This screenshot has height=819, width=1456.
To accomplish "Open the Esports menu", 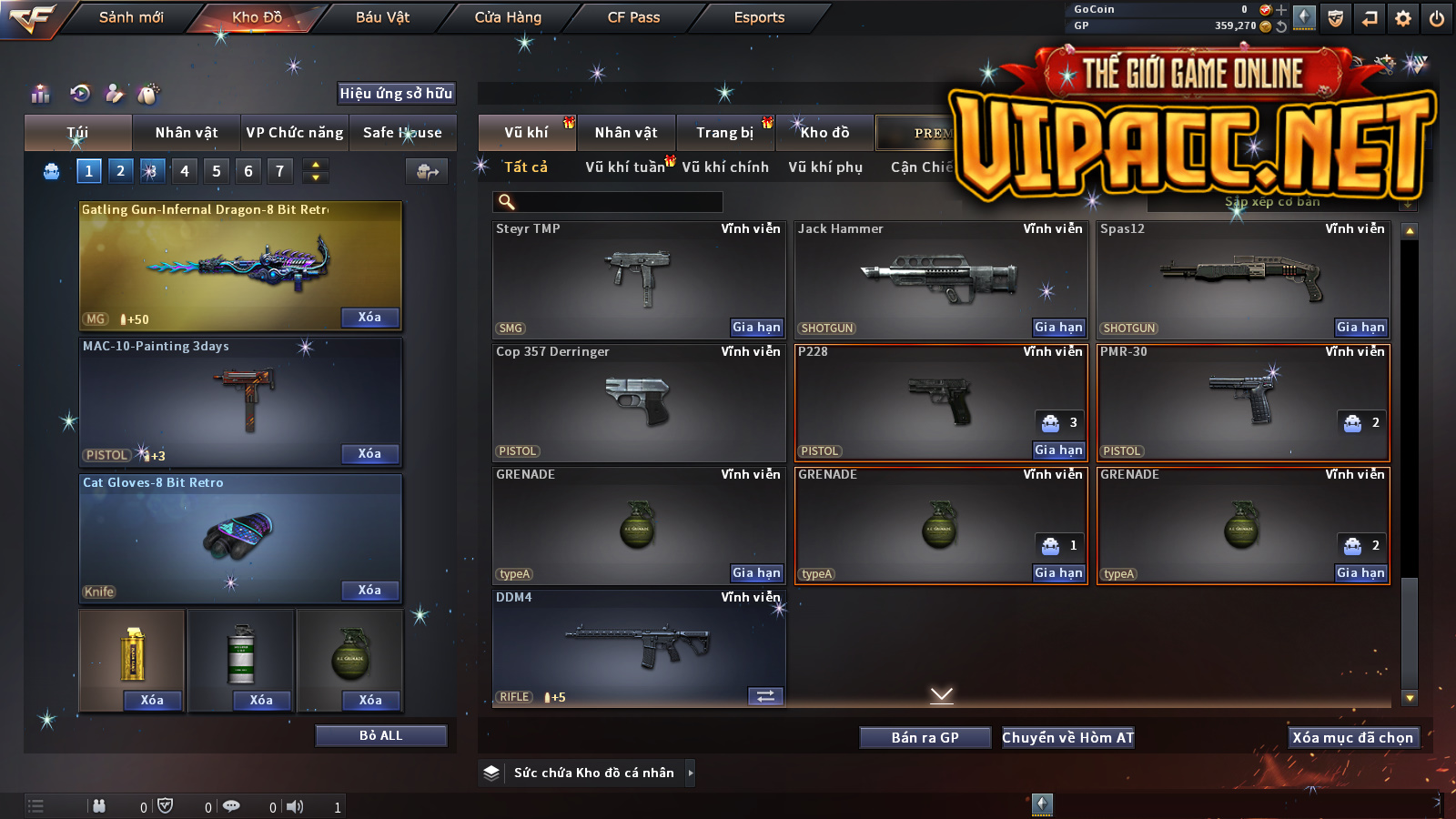I will pos(759,17).
